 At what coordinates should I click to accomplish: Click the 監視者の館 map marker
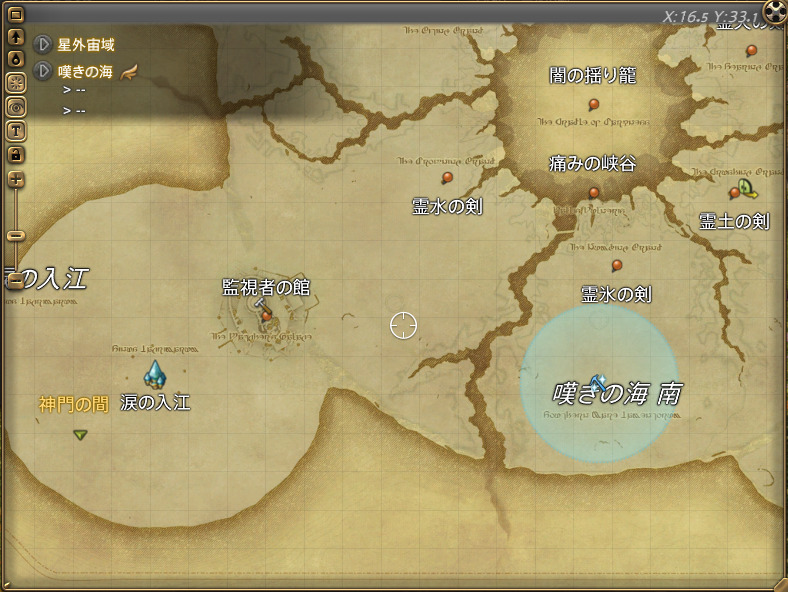tap(266, 315)
